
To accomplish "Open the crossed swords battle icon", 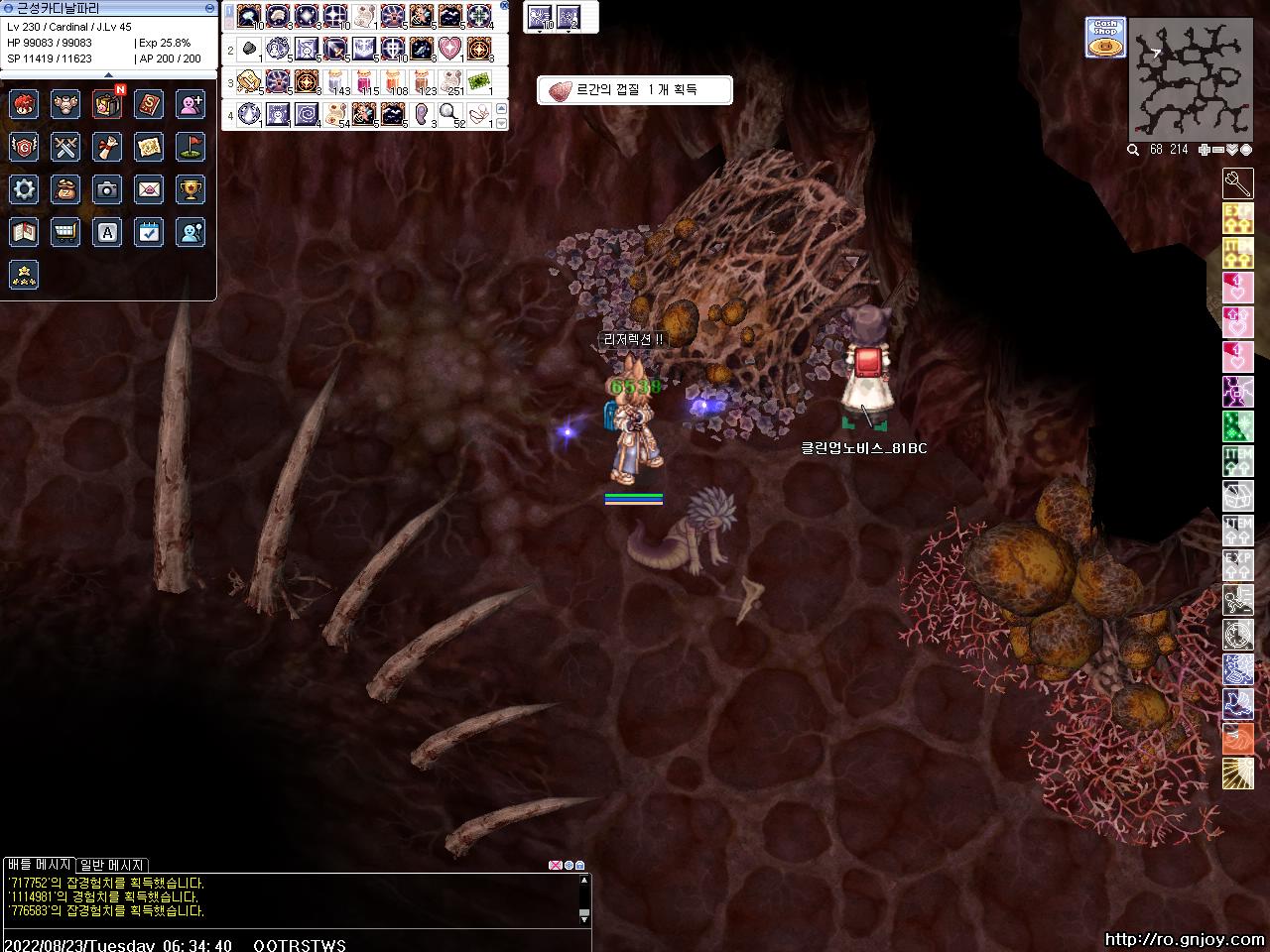I will point(65,147).
